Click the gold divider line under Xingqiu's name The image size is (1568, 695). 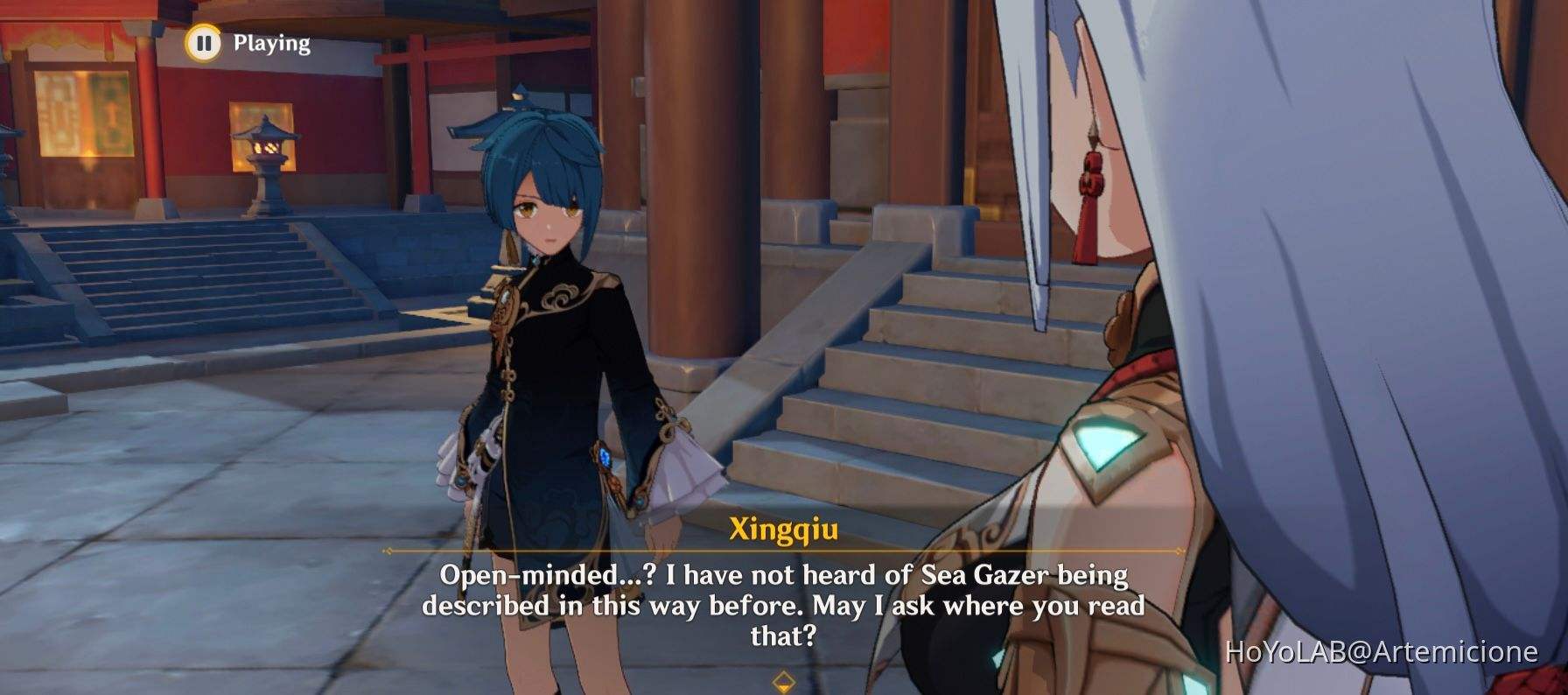coord(783,551)
